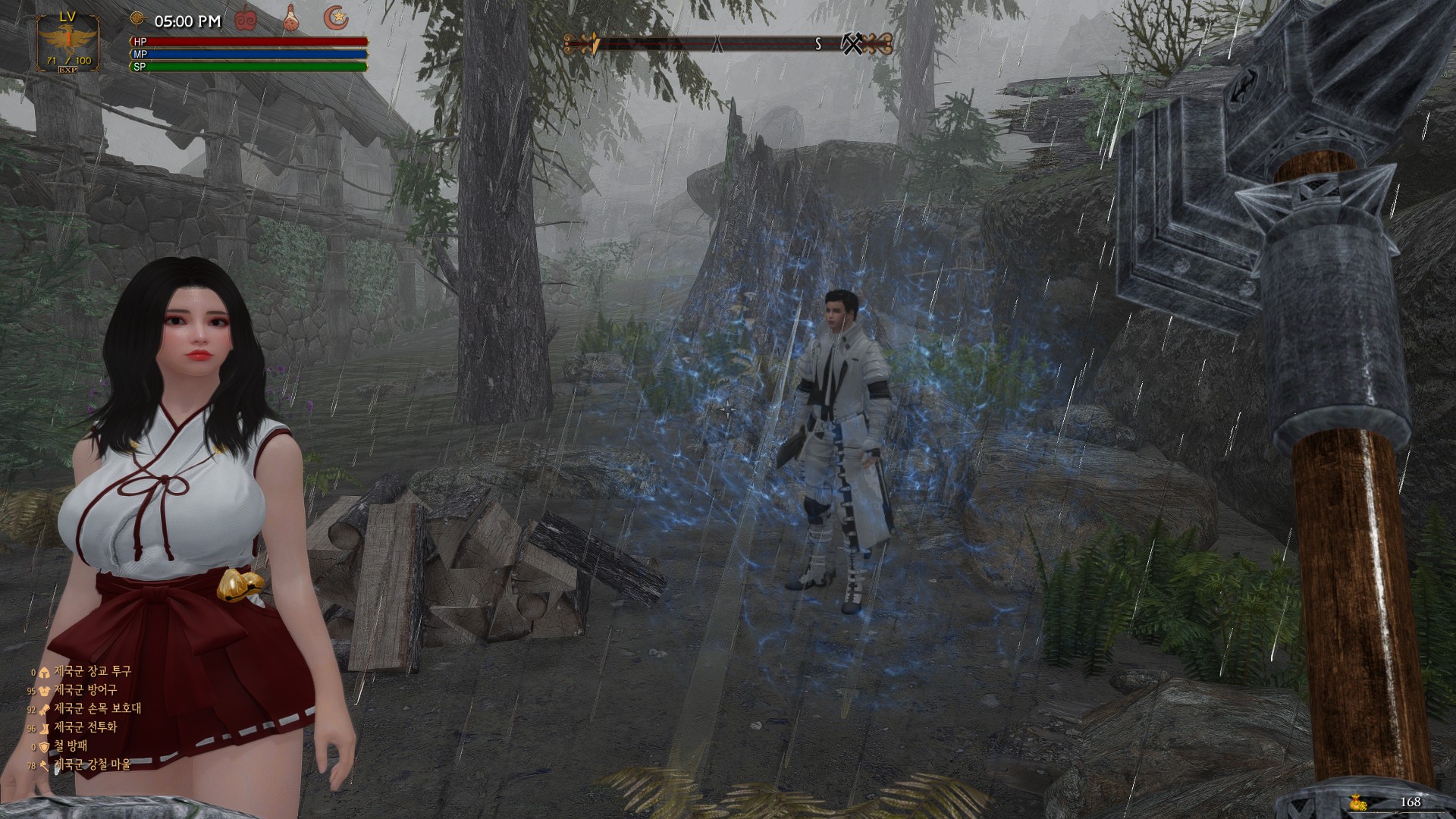Select the 제국군 장교 투구 helmet entry
Screen dimensions: 1456x819
click(x=92, y=671)
